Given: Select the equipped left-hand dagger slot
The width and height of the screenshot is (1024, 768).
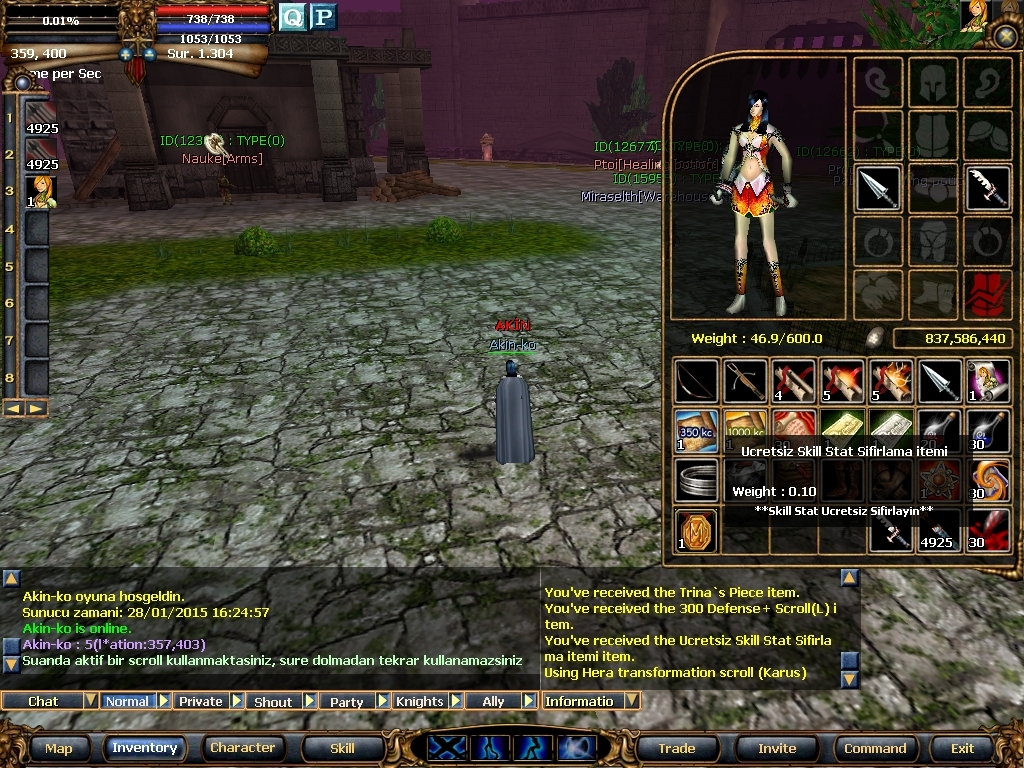Looking at the screenshot, I should pyautogui.click(x=879, y=188).
